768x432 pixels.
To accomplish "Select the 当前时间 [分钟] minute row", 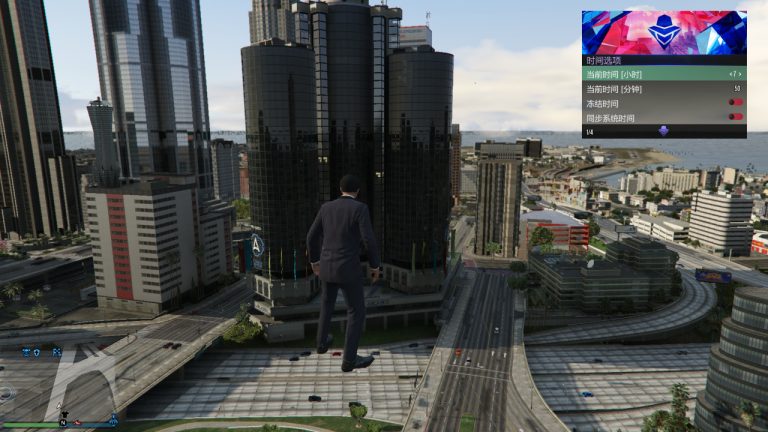I will tap(664, 88).
